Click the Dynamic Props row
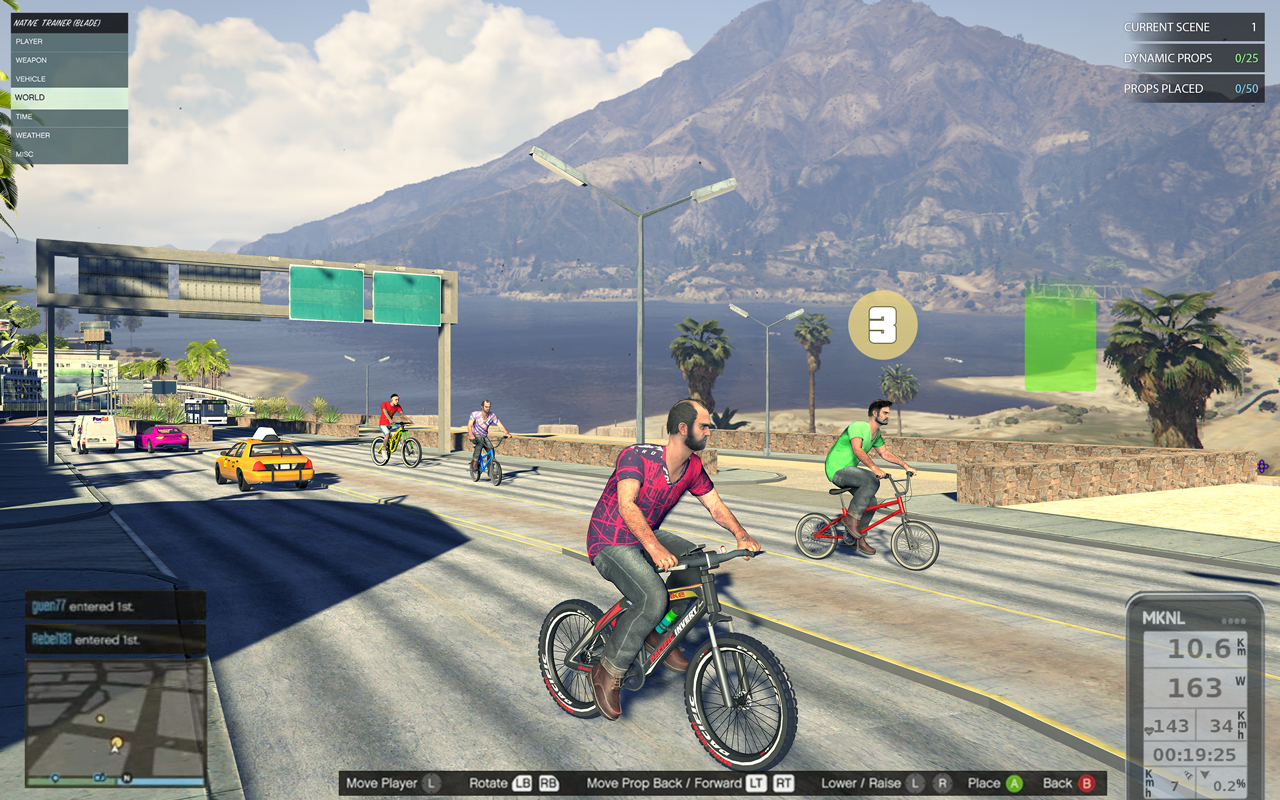1280x800 pixels. [1191, 58]
